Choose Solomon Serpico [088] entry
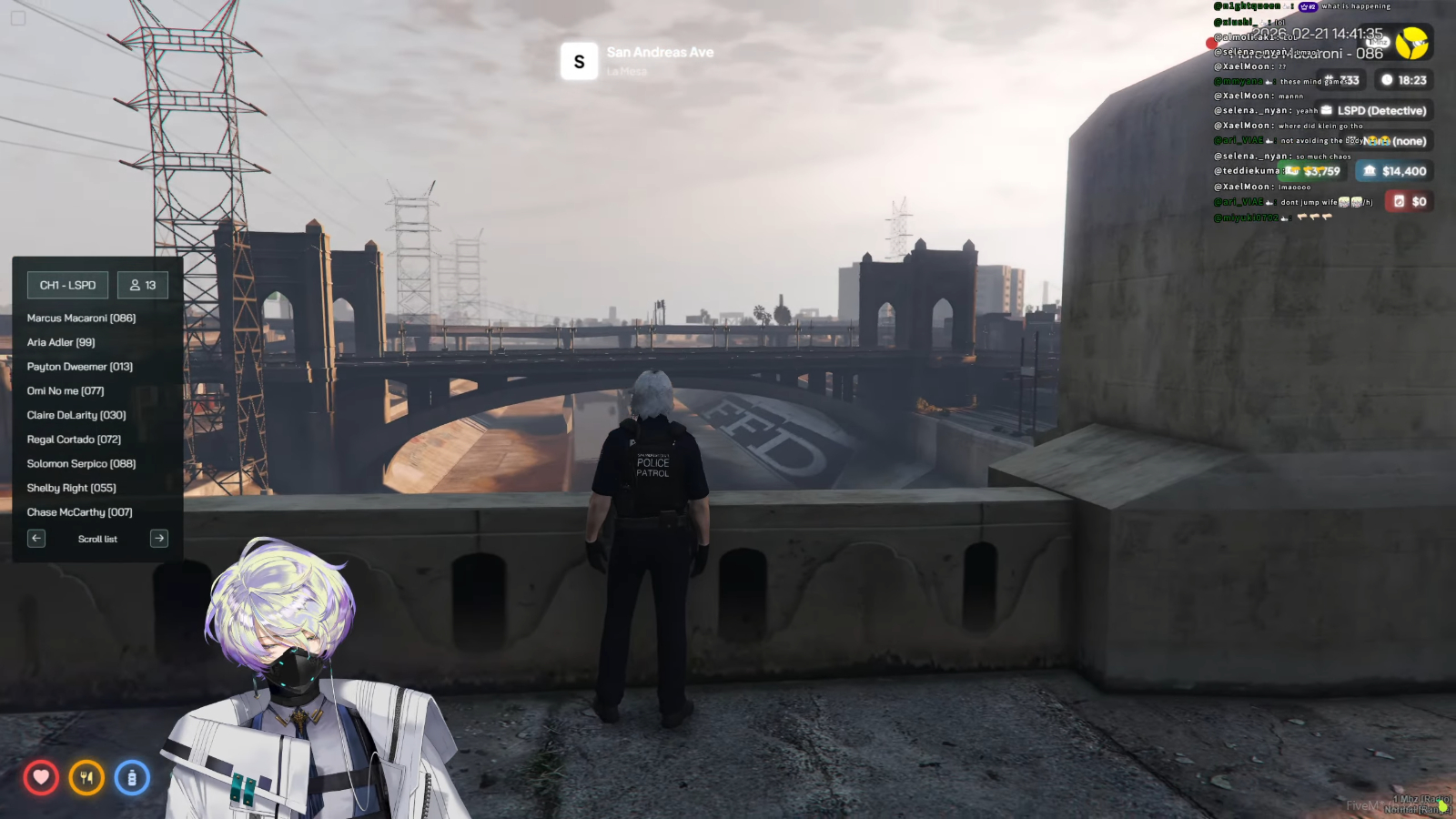The height and width of the screenshot is (819, 1456). 81,464
